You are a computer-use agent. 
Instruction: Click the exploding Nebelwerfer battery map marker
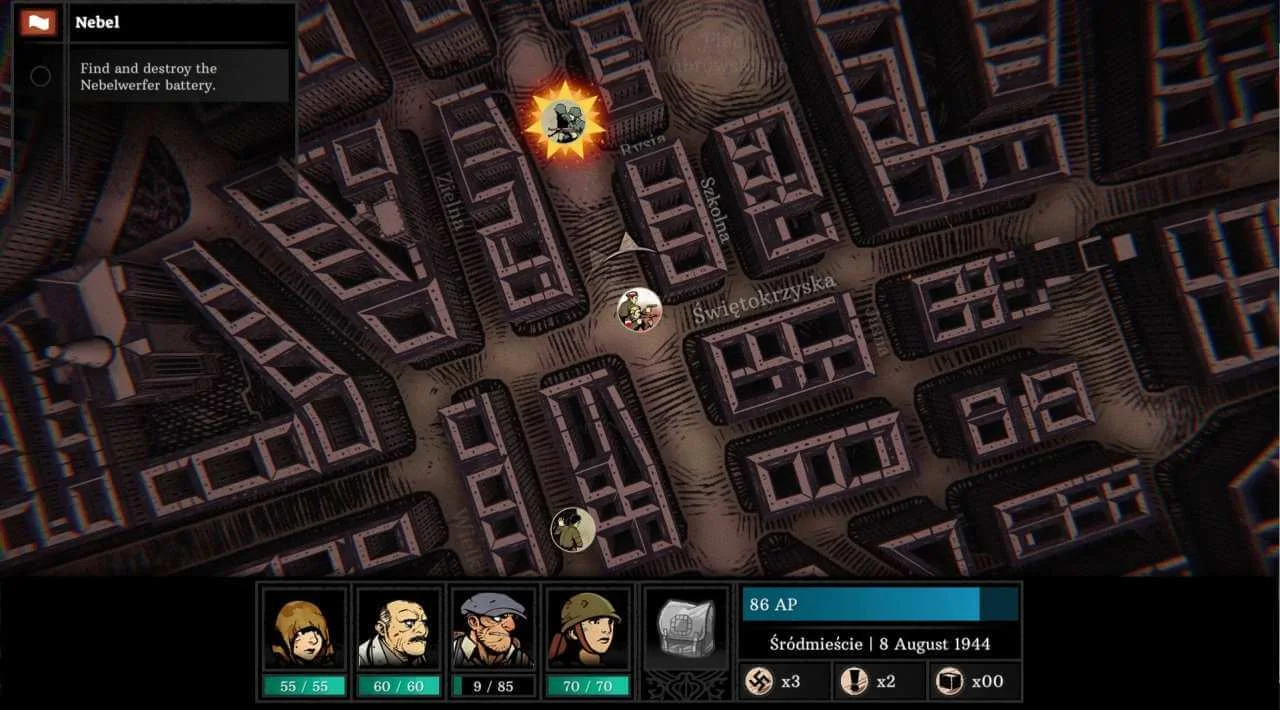tap(564, 122)
